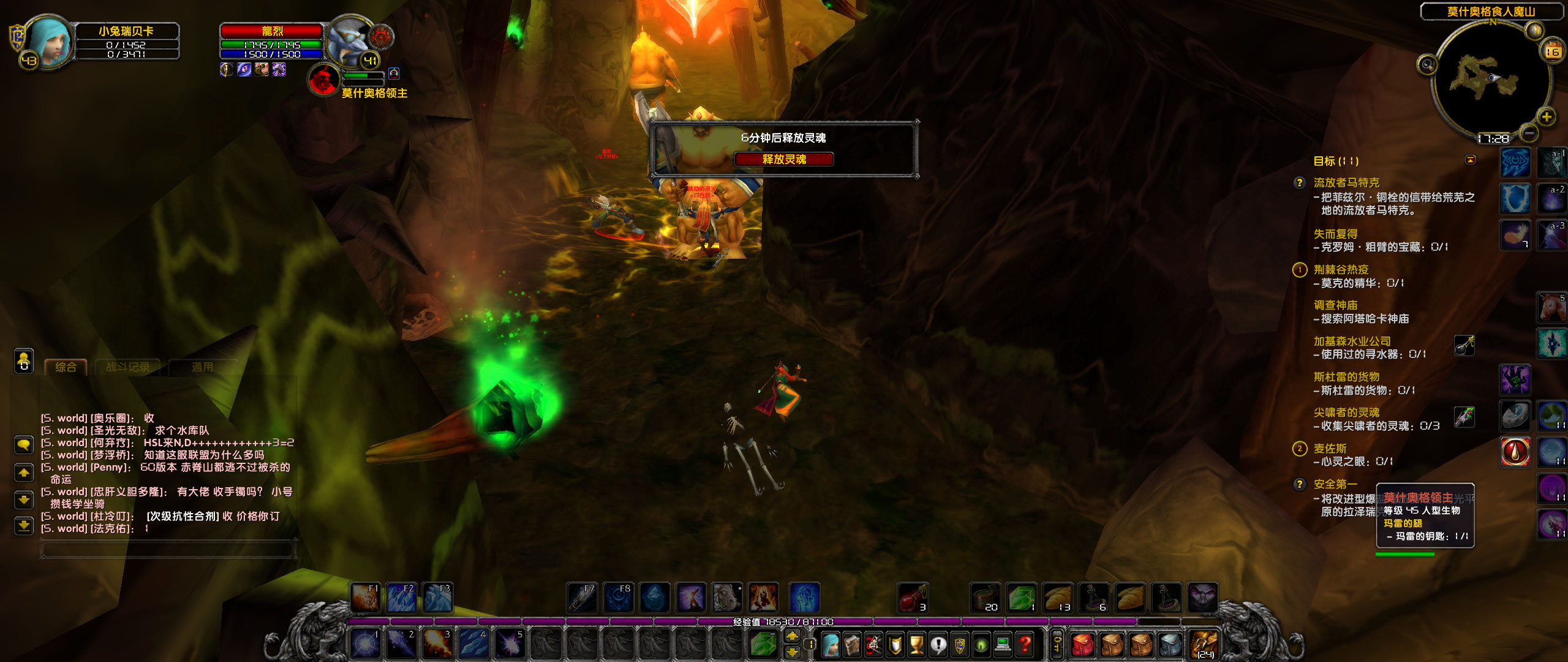The image size is (1568, 662).
Task: Open the key ring container
Action: 1057,646
